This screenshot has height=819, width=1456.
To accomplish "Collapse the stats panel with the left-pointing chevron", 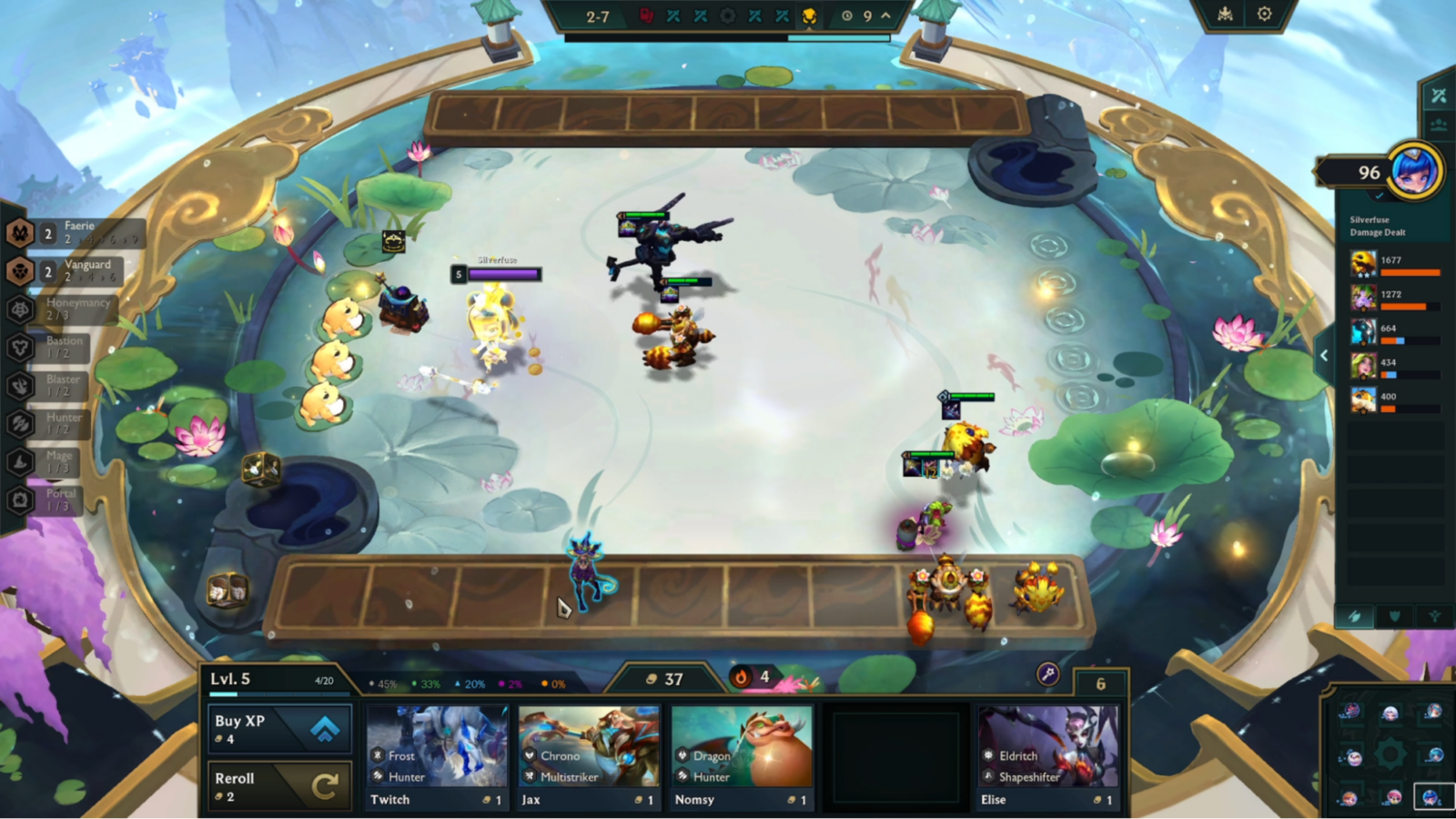I will [1325, 355].
